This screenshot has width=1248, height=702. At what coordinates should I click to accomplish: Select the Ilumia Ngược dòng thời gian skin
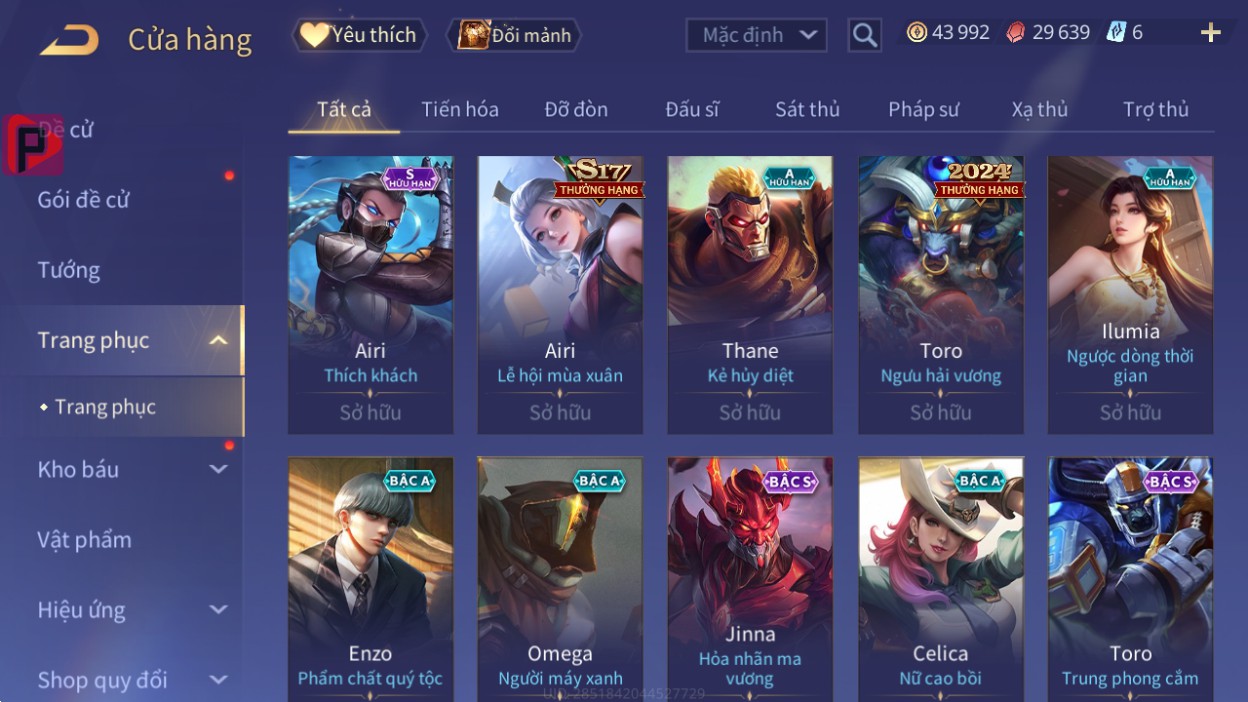tap(1130, 294)
